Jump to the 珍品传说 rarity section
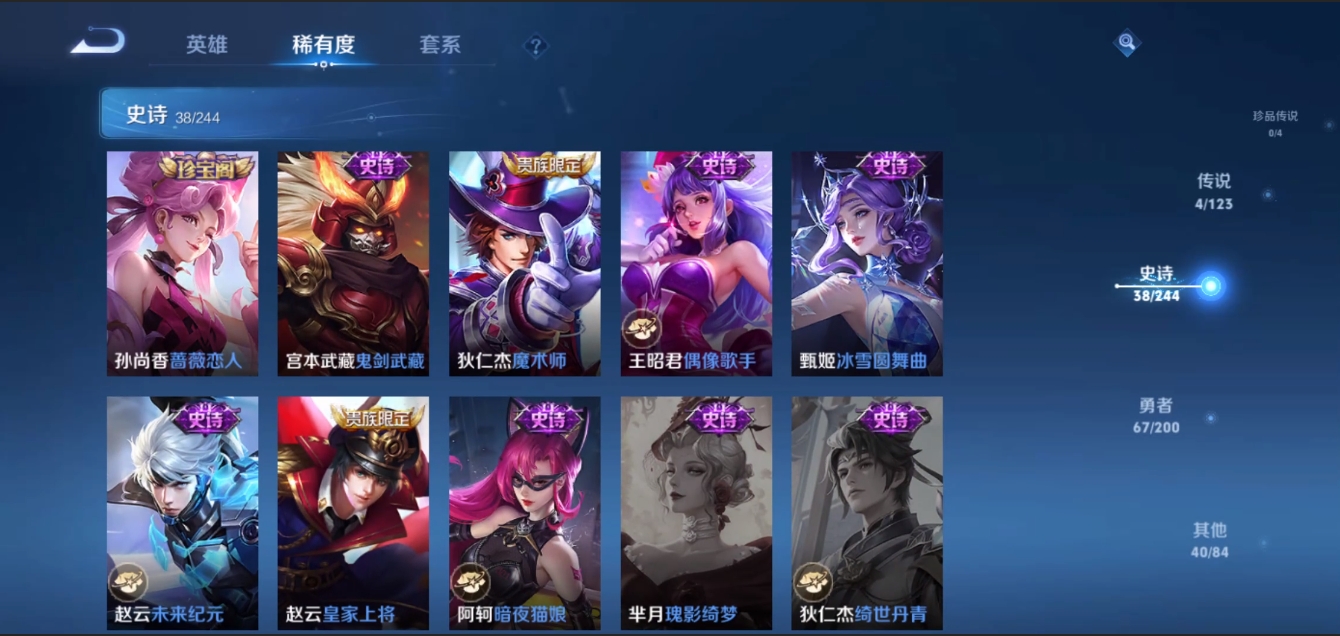Viewport: 1340px width, 636px height. point(1275,122)
